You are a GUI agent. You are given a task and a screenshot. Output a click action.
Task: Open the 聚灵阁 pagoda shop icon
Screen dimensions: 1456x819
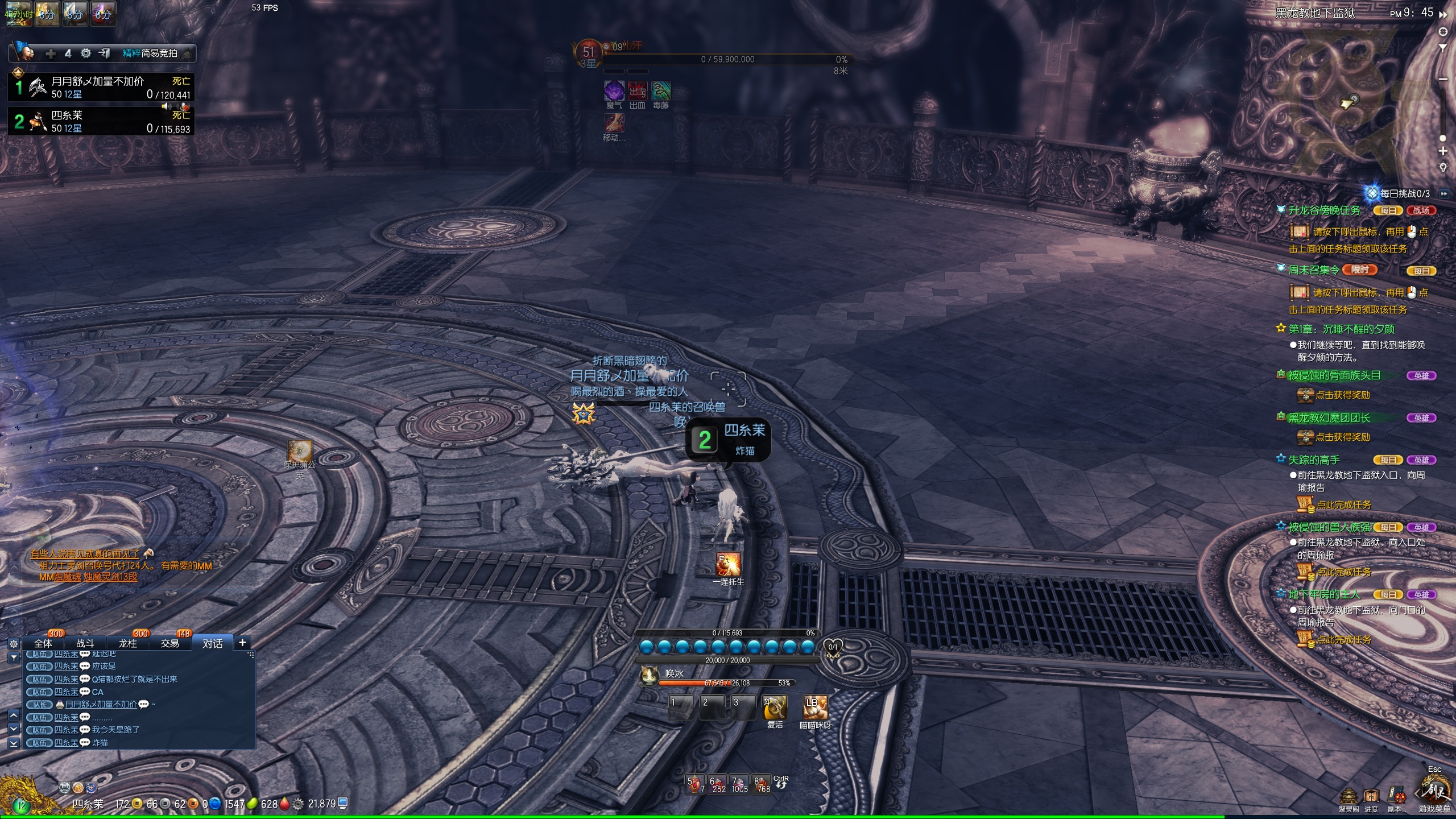(1349, 797)
